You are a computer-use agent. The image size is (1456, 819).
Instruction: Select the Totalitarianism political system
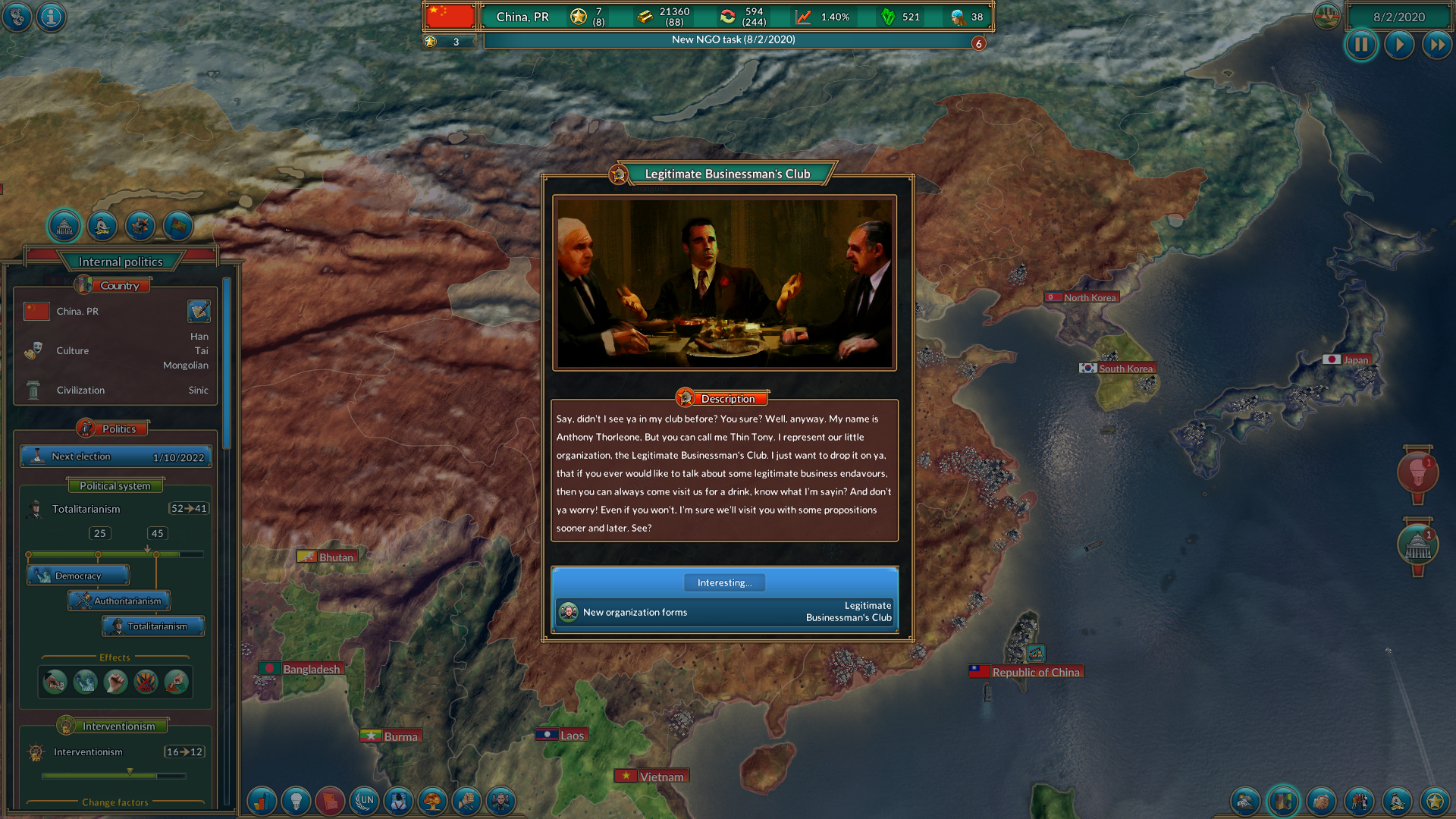click(153, 626)
